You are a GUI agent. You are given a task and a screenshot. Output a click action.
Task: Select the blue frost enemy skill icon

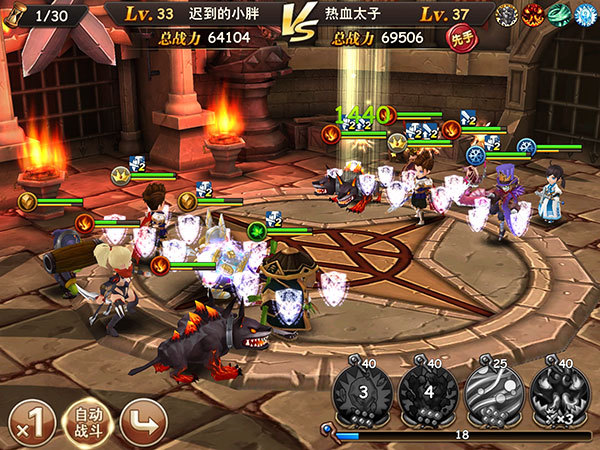(585, 14)
